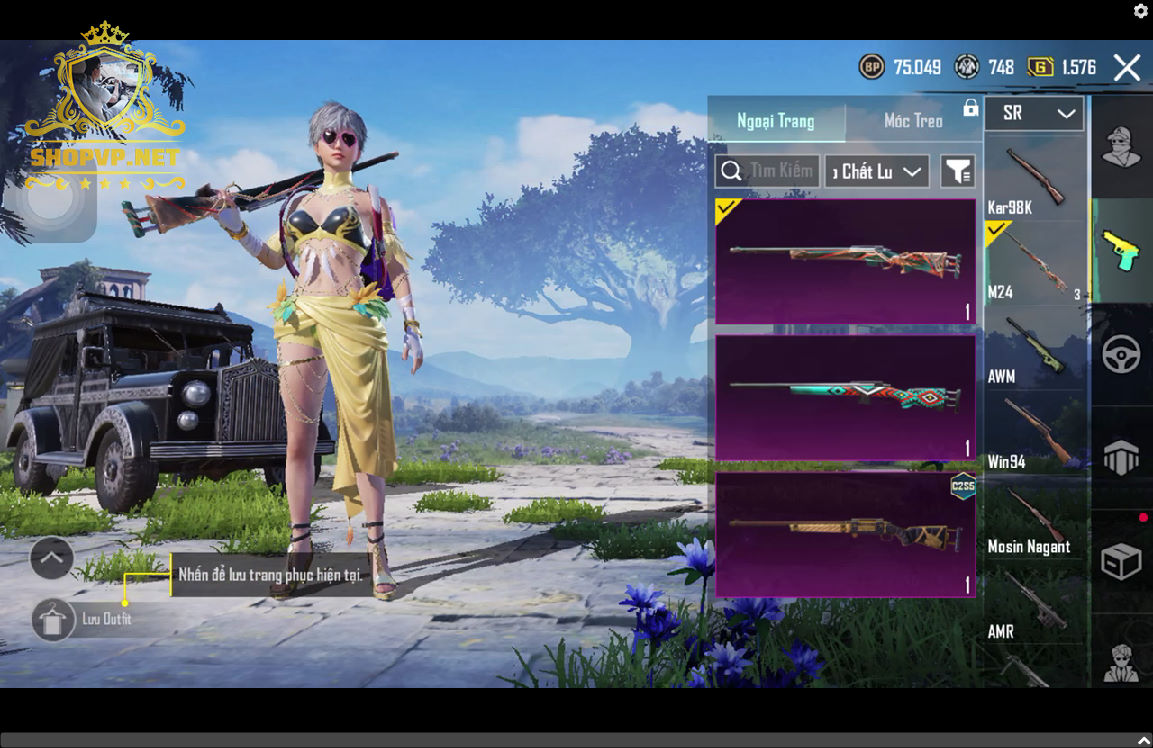
Task: Switch to the Ngoại Trang tab
Action: 776,121
